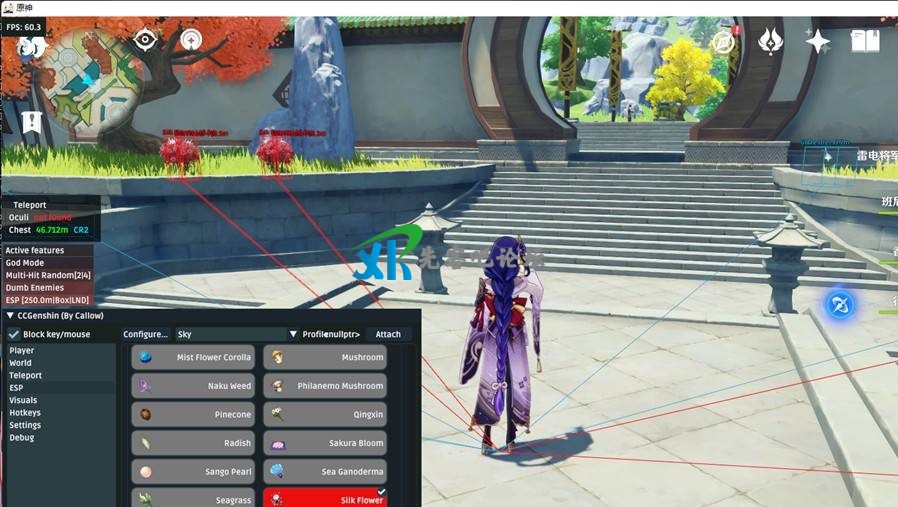This screenshot has width=898, height=507.
Task: Switch to the Player section
Action: click(x=22, y=351)
